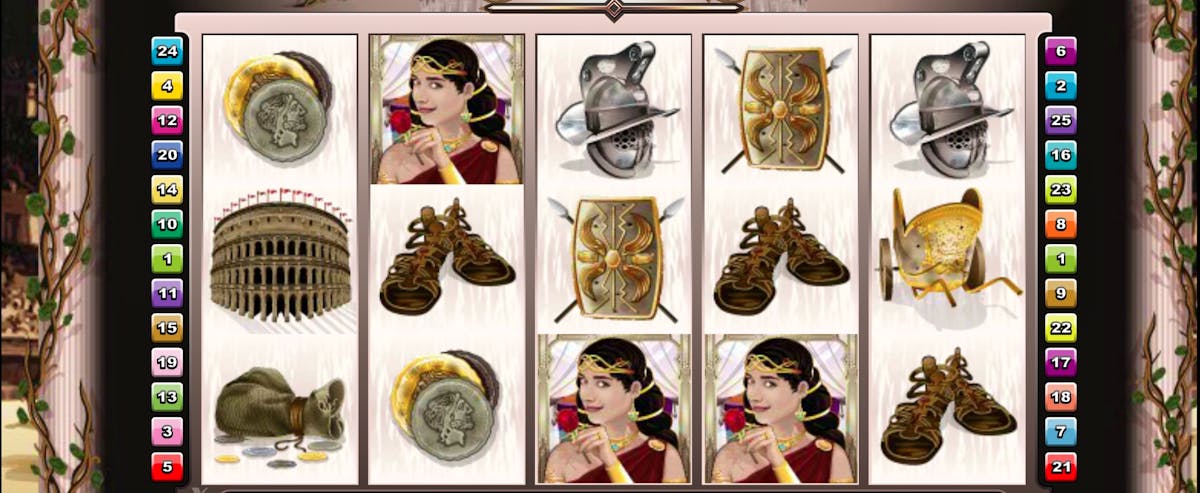This screenshot has width=1200, height=493.
Task: Choose payline 19
Action: (166, 362)
